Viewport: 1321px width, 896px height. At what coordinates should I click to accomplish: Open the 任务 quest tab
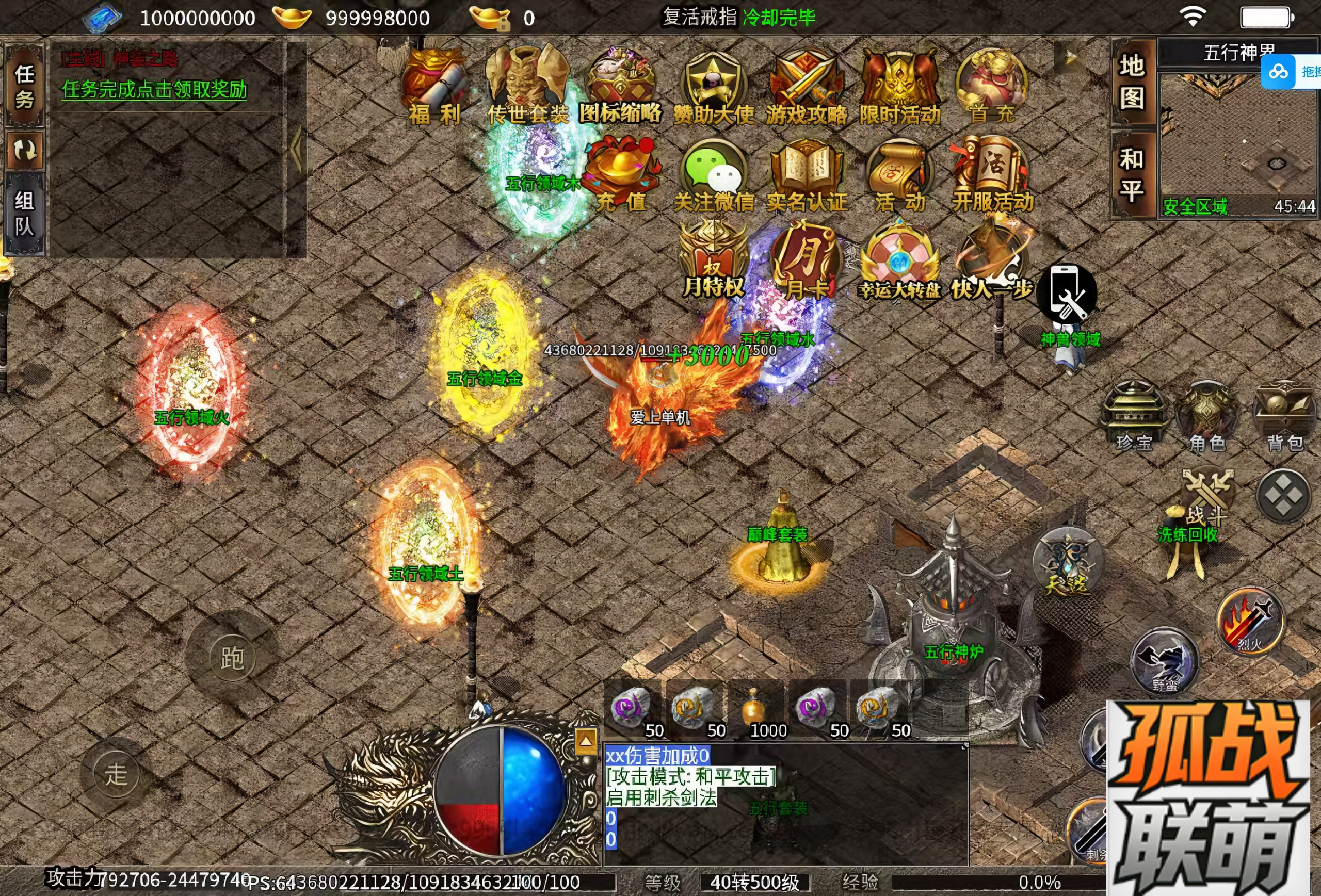24,86
